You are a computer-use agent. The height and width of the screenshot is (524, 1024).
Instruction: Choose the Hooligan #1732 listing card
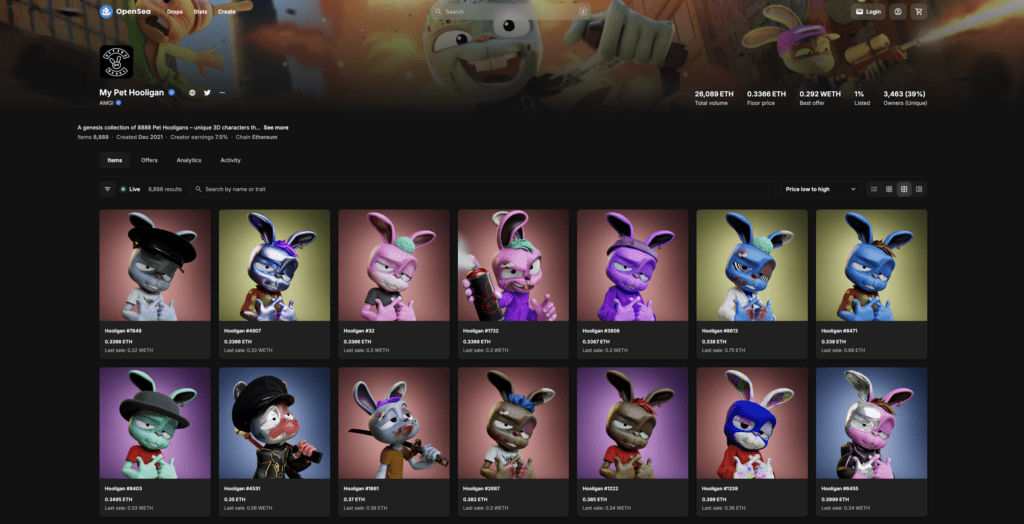pyautogui.click(x=513, y=283)
